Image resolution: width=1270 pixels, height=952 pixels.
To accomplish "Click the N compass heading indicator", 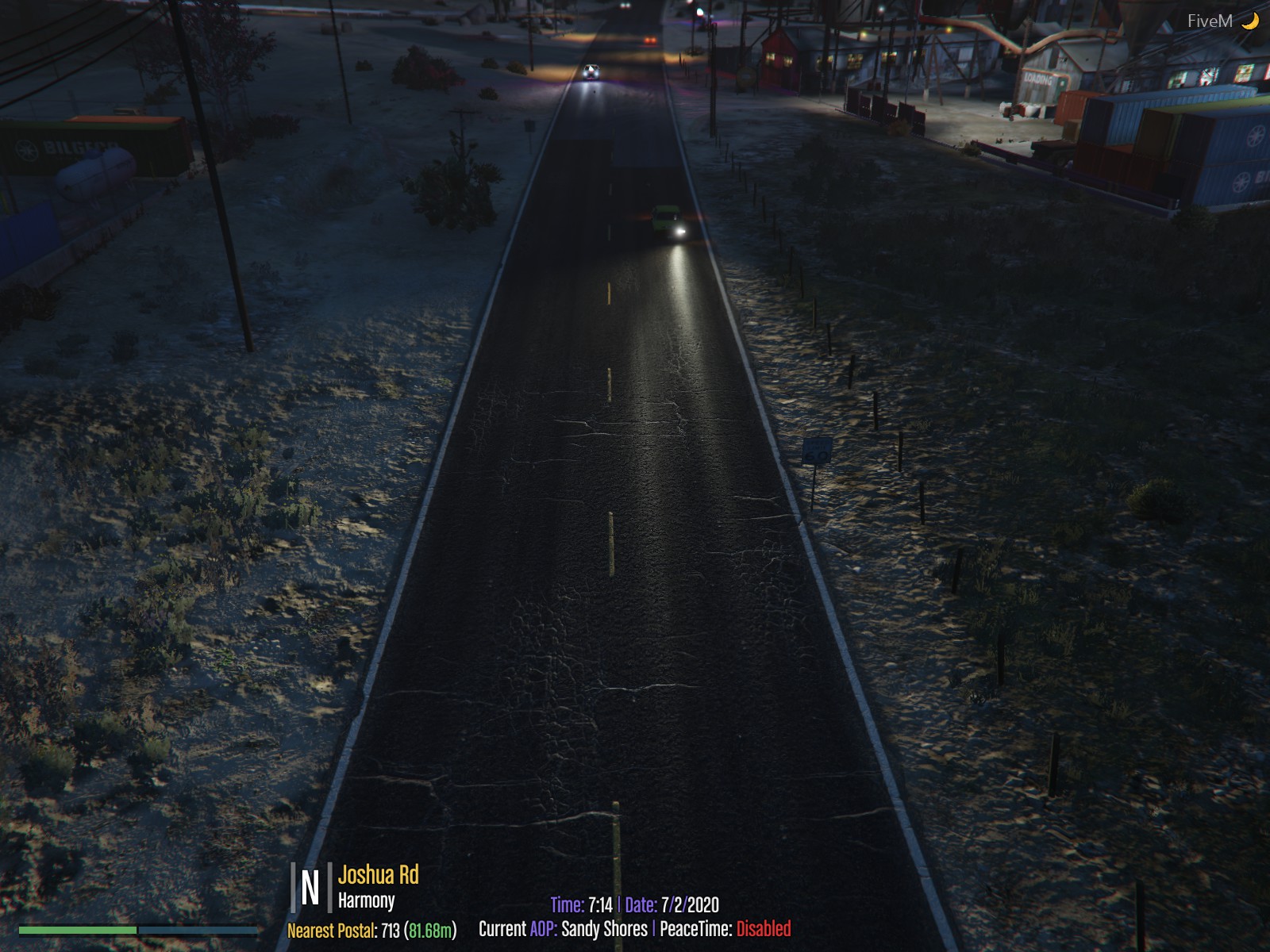I will tap(310, 888).
